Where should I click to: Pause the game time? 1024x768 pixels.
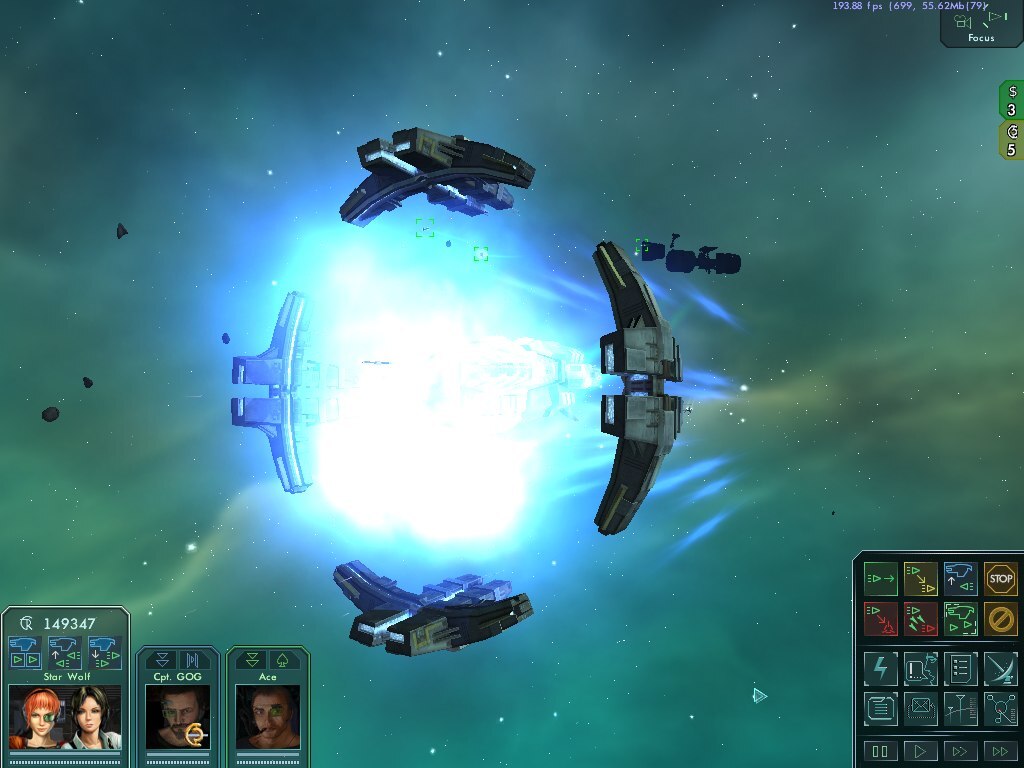point(881,751)
